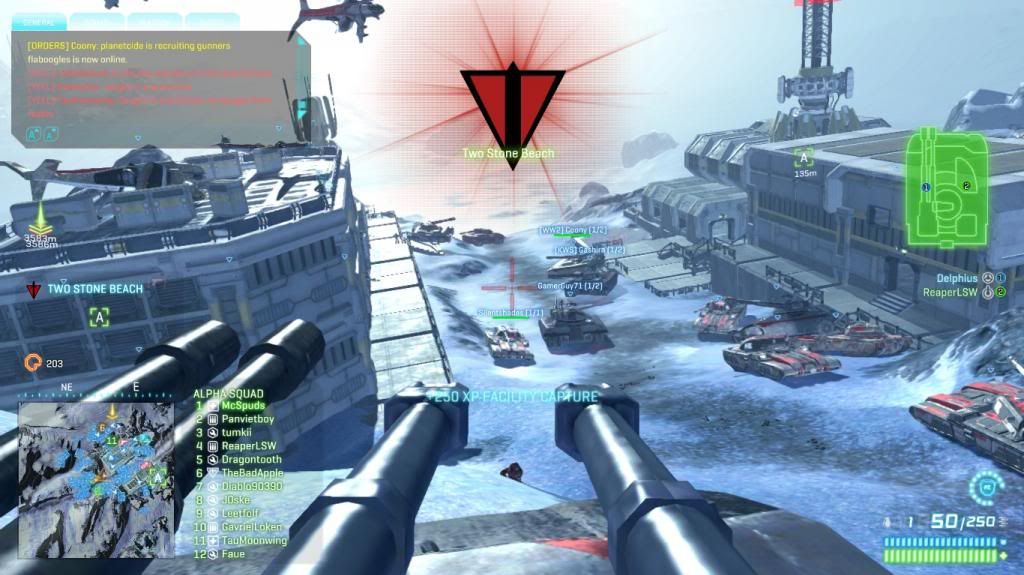Click the green vehicle seat diagram
Image resolution: width=1024 pixels, height=575 pixels.
[947, 190]
